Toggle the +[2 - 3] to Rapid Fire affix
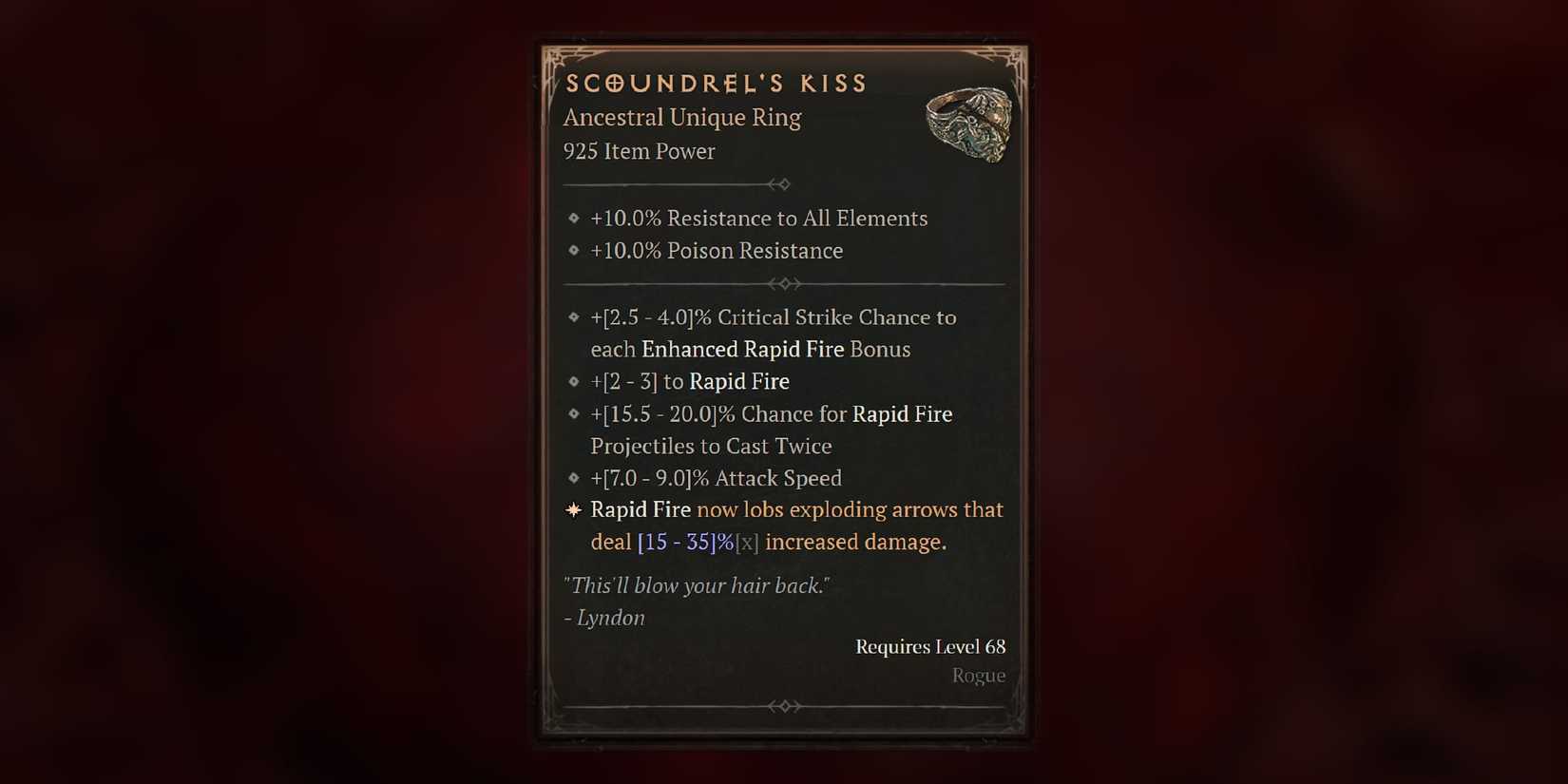 pos(689,381)
